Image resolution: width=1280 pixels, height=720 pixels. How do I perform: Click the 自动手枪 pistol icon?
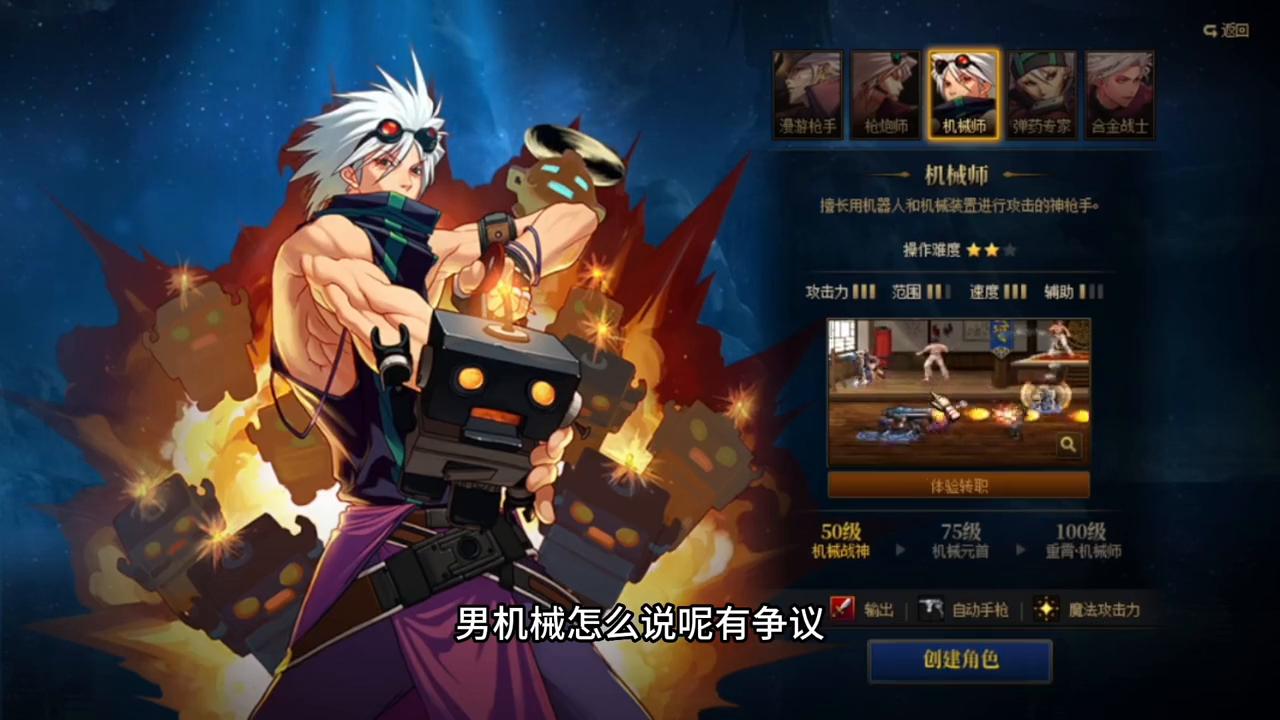930,610
